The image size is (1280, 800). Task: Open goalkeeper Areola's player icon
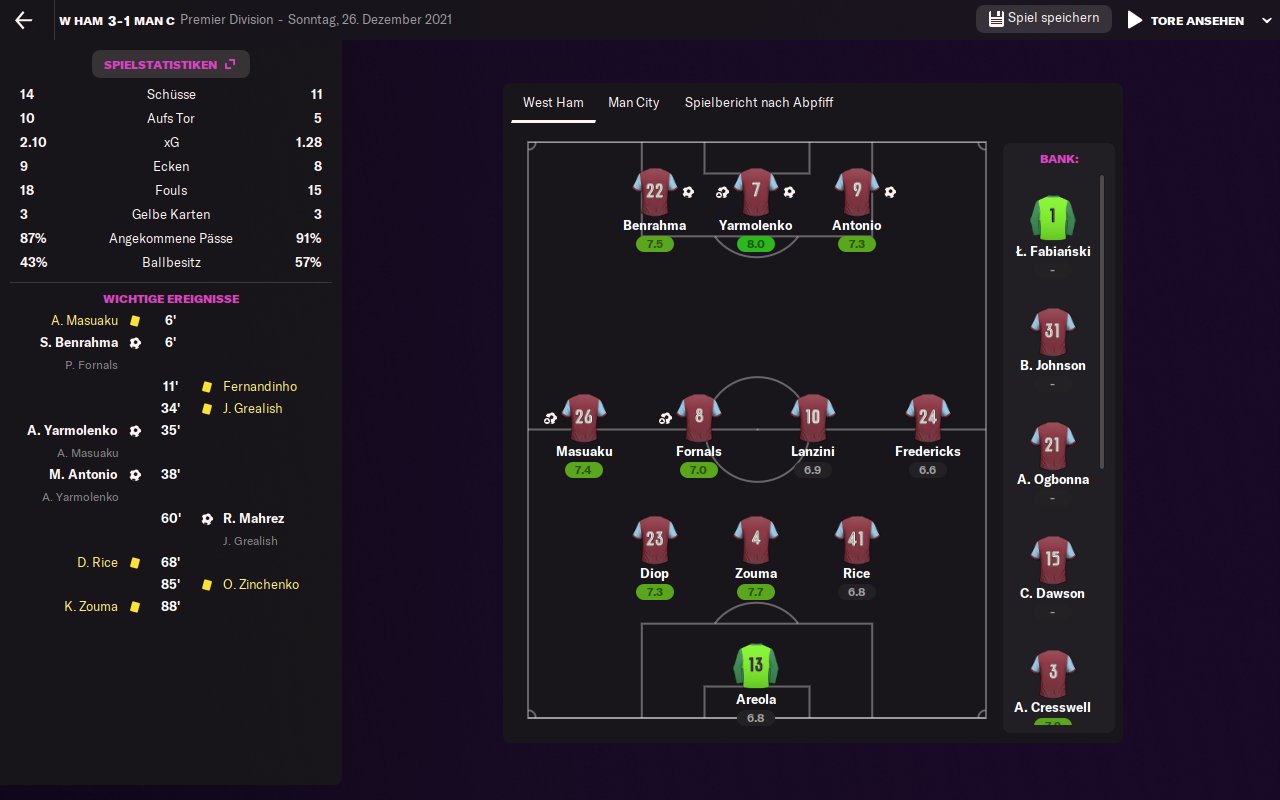point(755,666)
